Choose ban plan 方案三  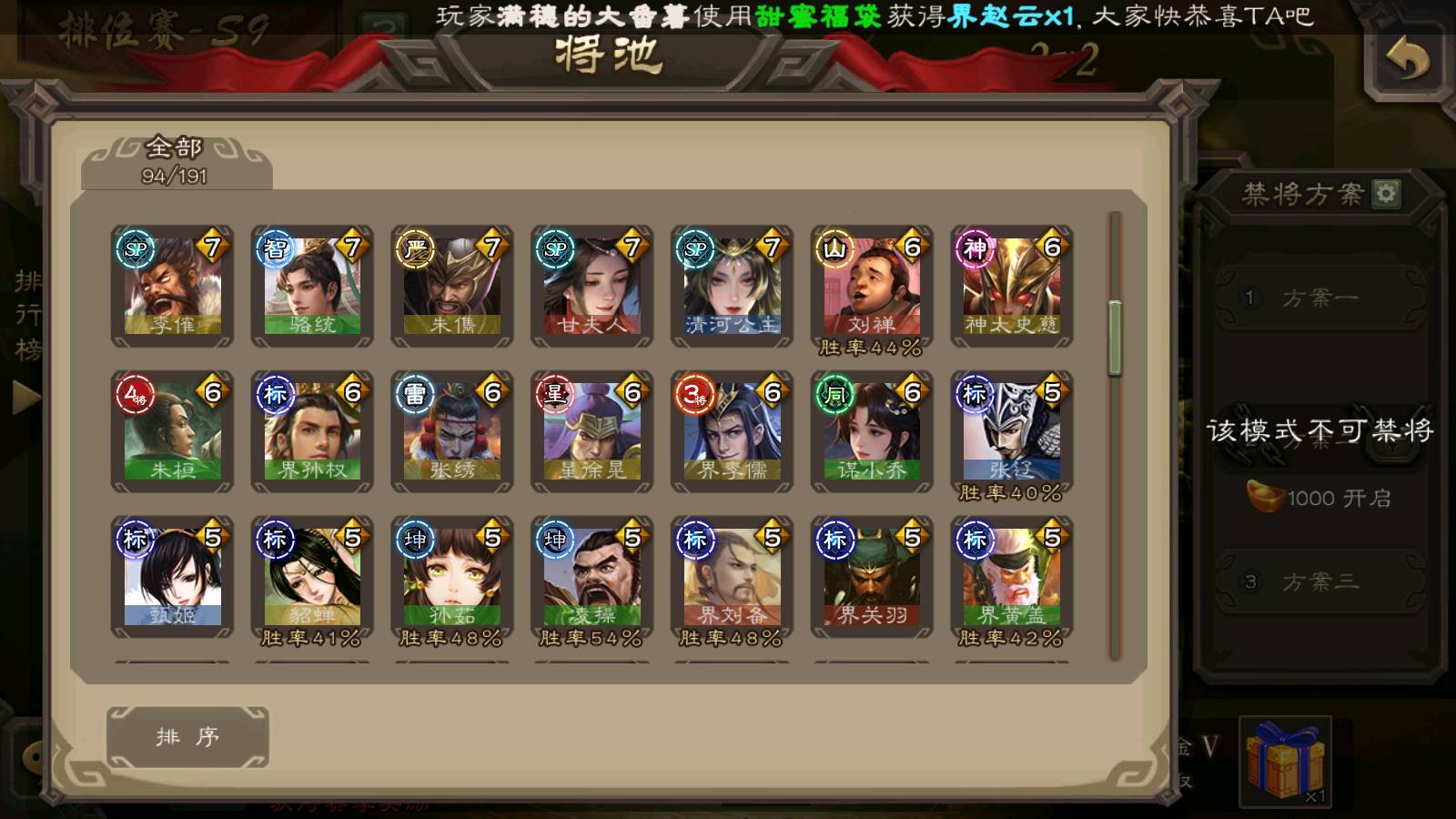click(1319, 581)
